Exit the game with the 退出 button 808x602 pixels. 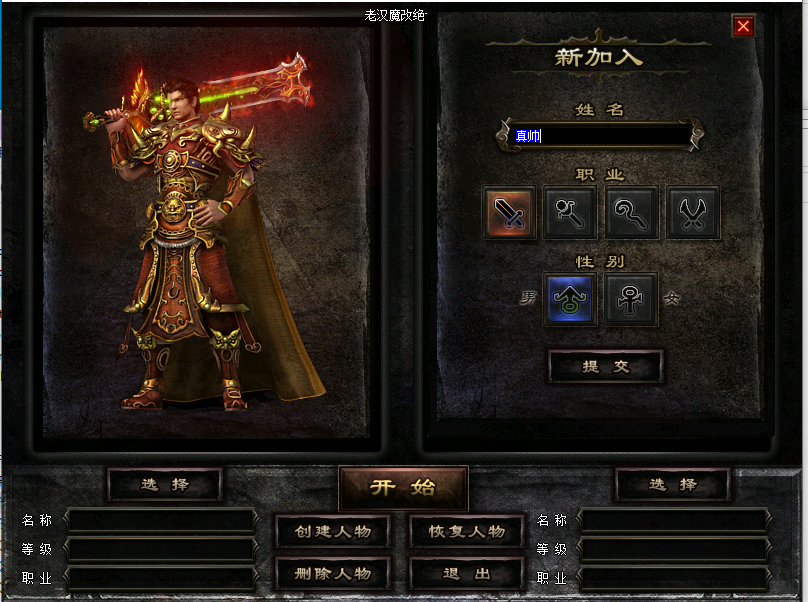(467, 574)
